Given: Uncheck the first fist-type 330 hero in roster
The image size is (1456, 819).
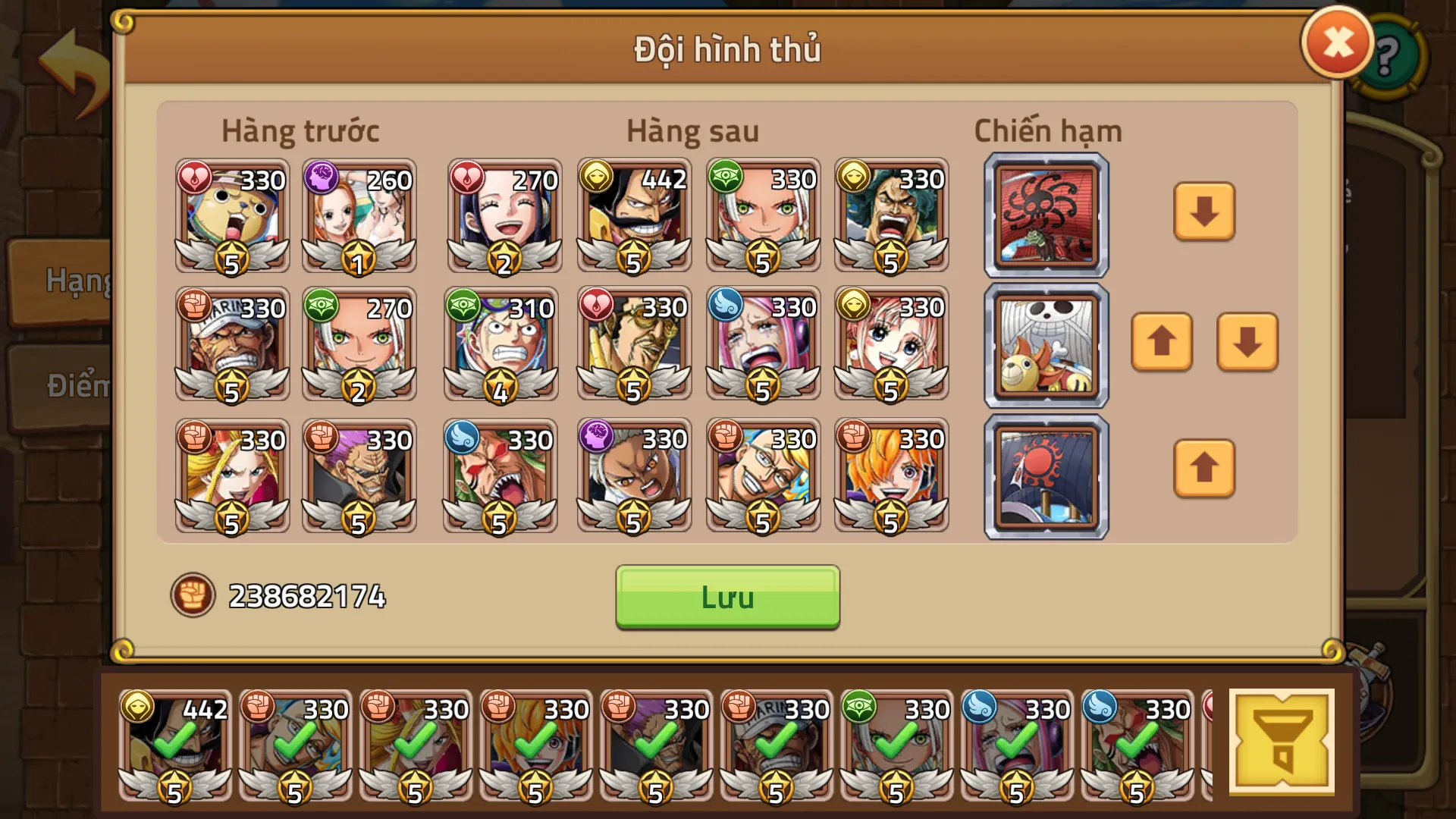Looking at the screenshot, I should pyautogui.click(x=296, y=747).
